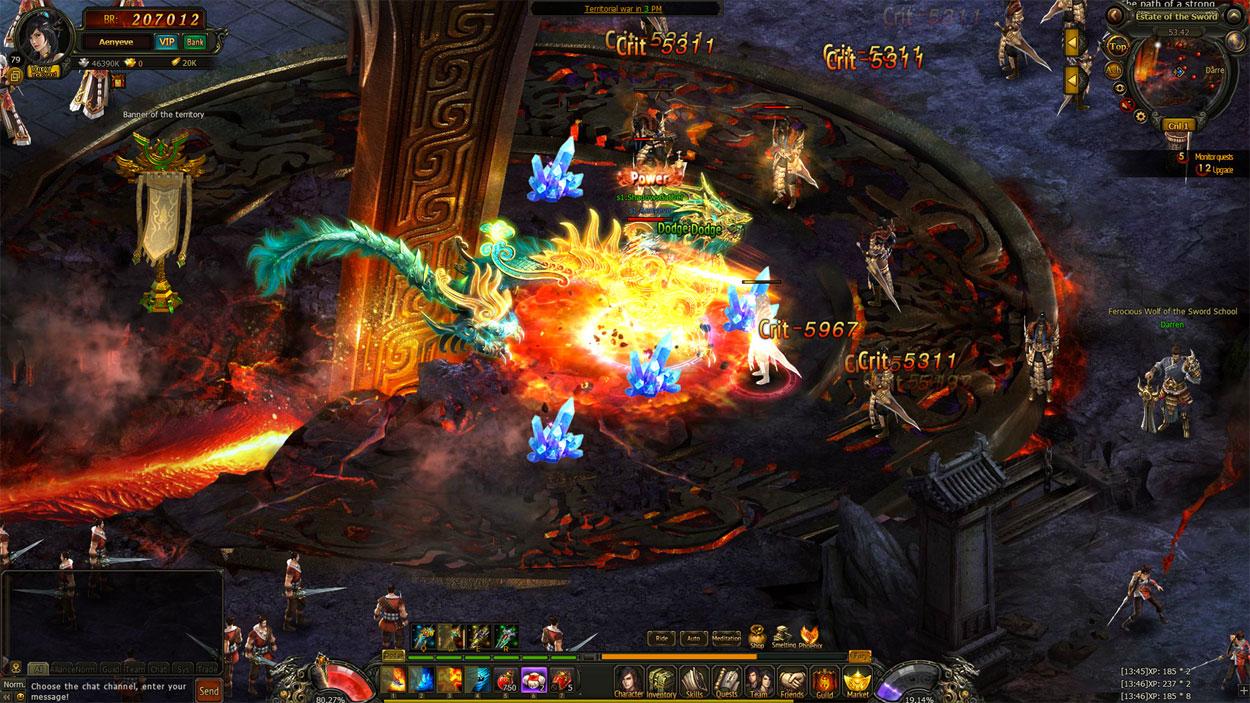
Task: Open the Inventory chest
Action: 660,680
